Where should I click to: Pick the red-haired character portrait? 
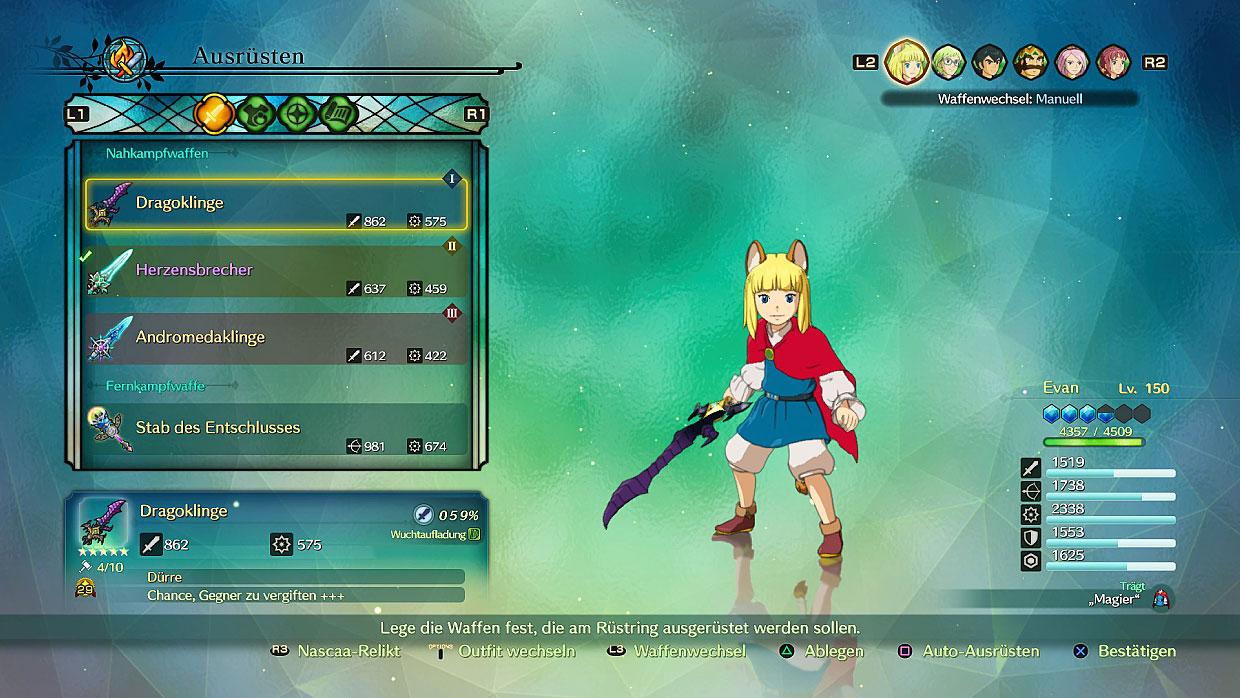tap(1113, 62)
